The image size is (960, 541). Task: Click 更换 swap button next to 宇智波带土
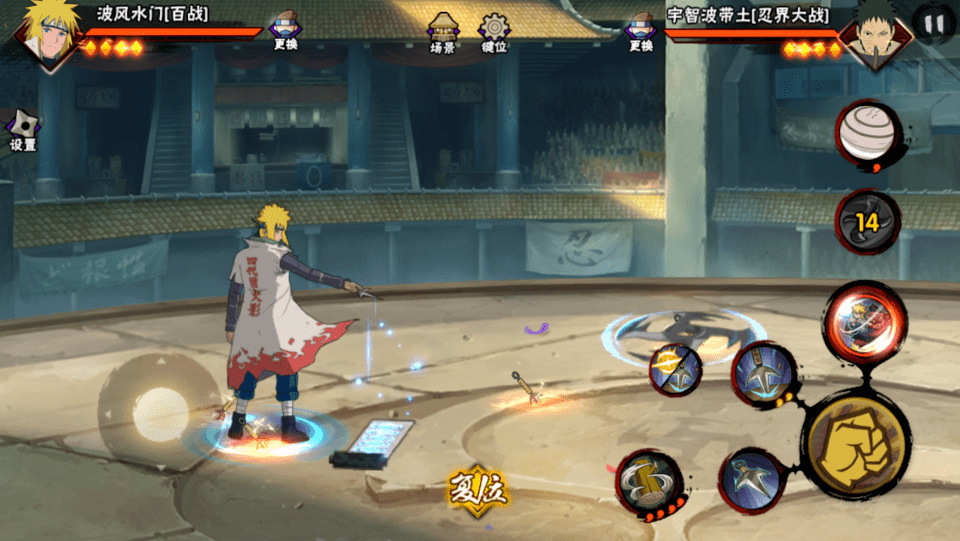[641, 30]
